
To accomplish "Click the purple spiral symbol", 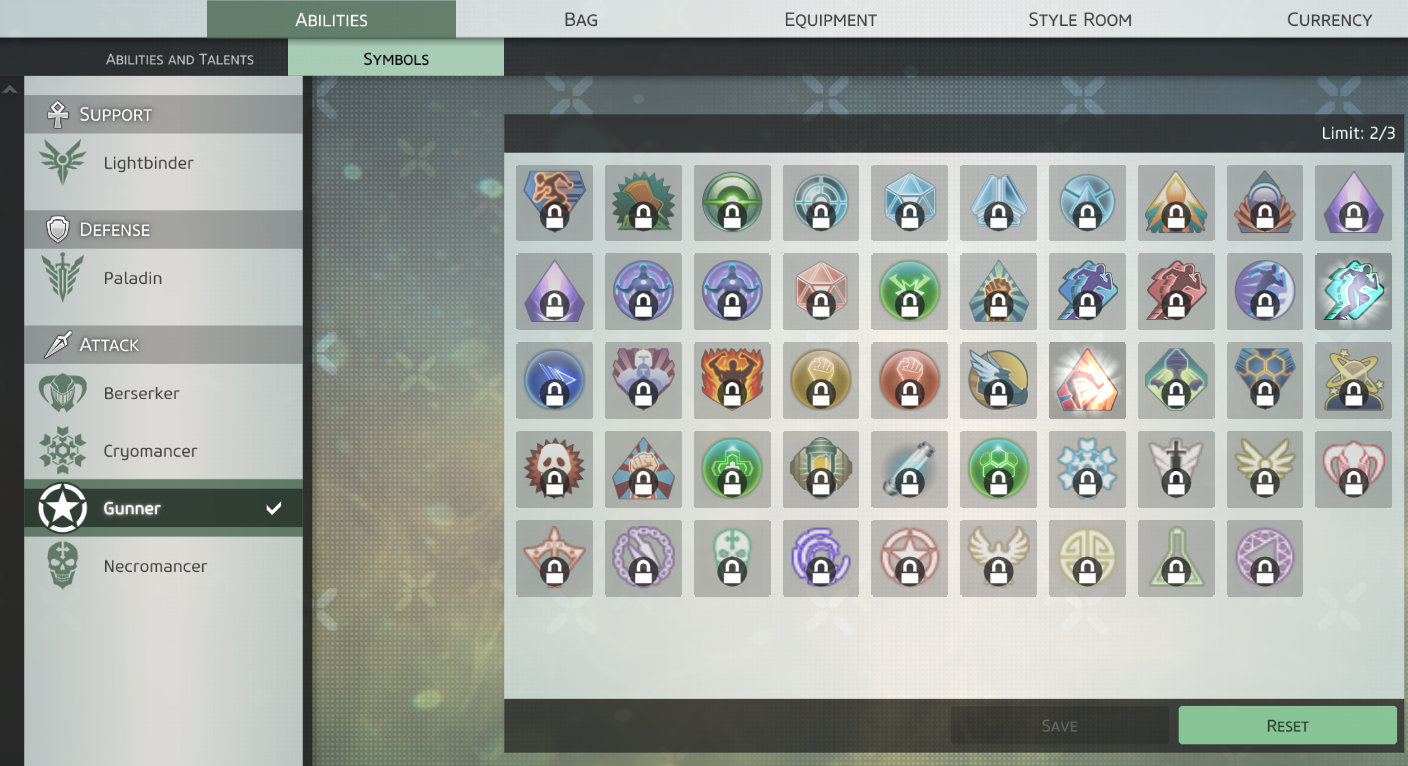I will coord(820,558).
